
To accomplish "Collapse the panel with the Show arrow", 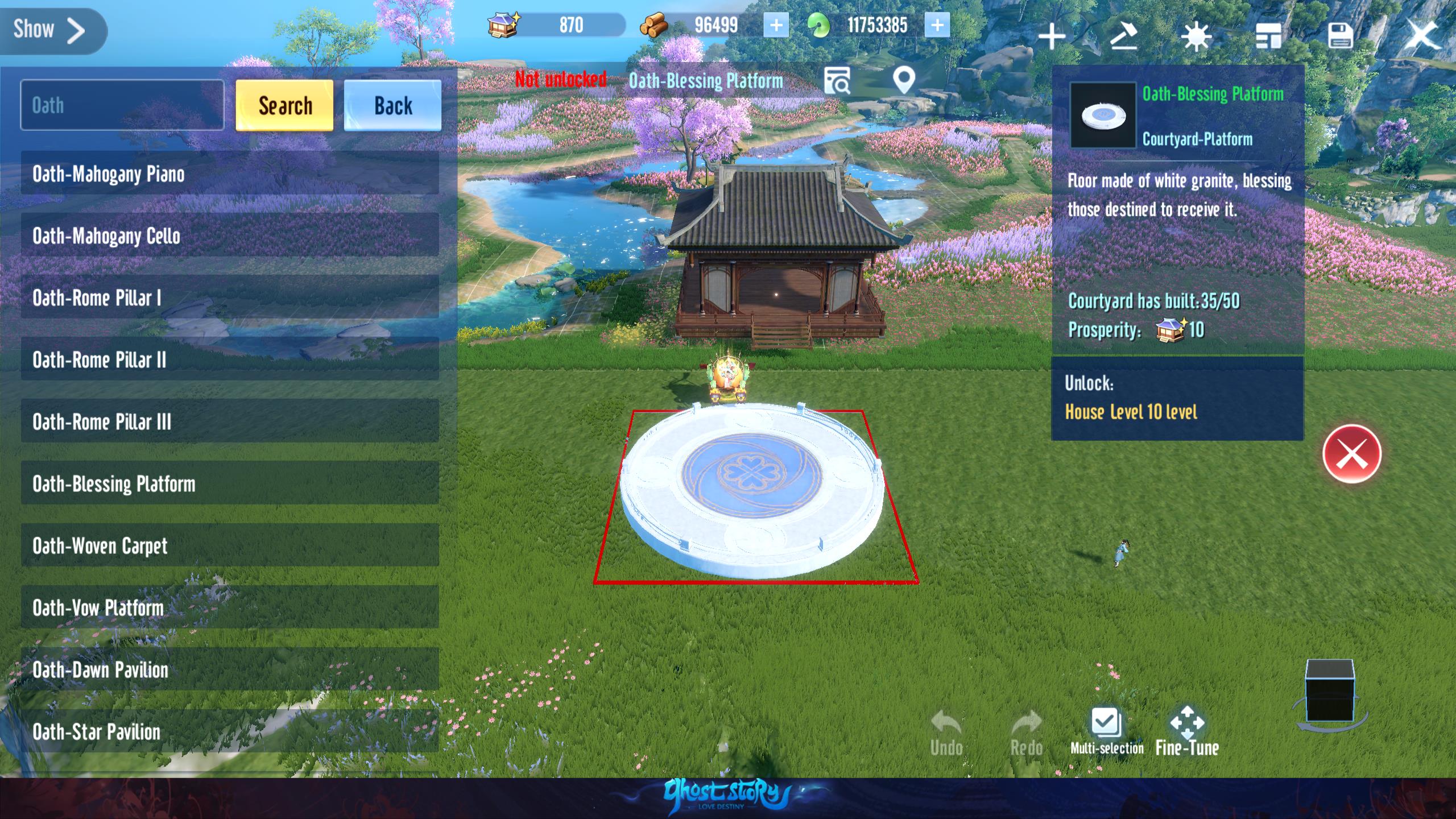I will (51, 31).
